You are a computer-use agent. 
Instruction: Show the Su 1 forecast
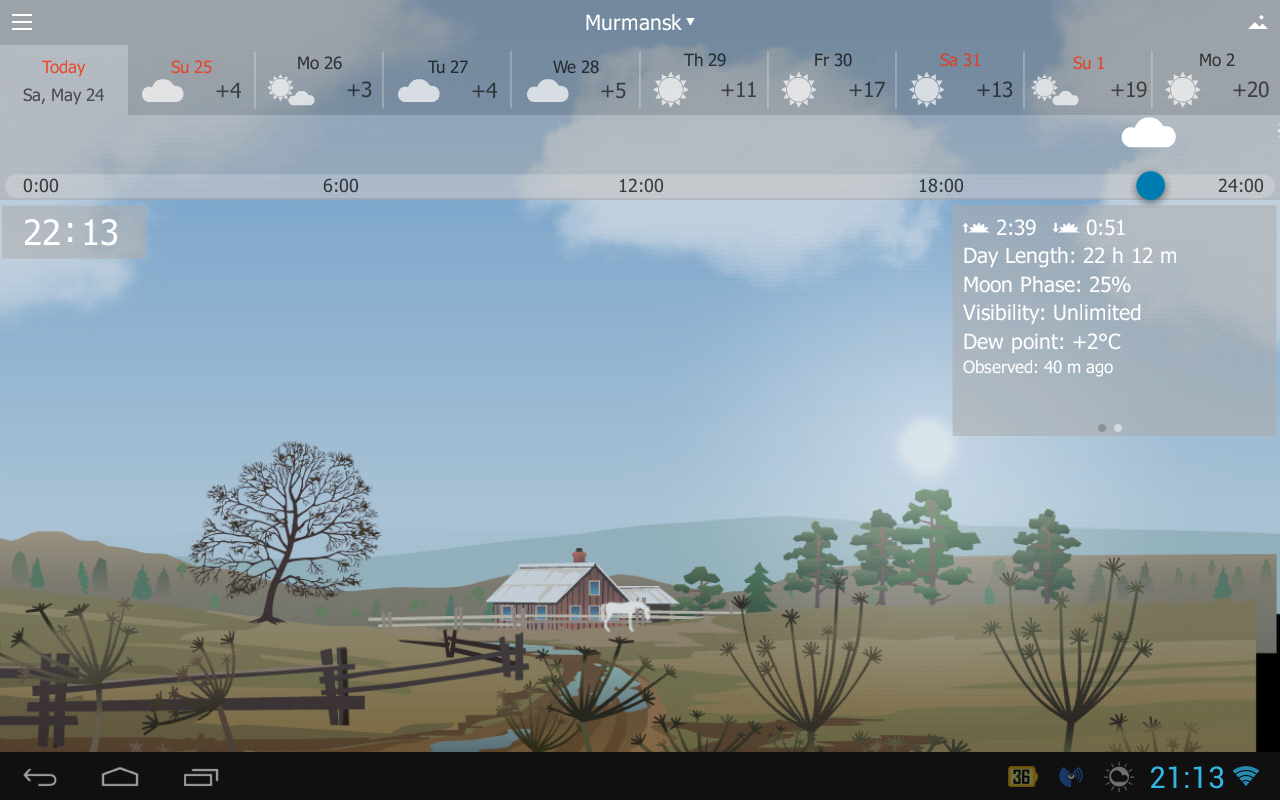click(x=1088, y=80)
